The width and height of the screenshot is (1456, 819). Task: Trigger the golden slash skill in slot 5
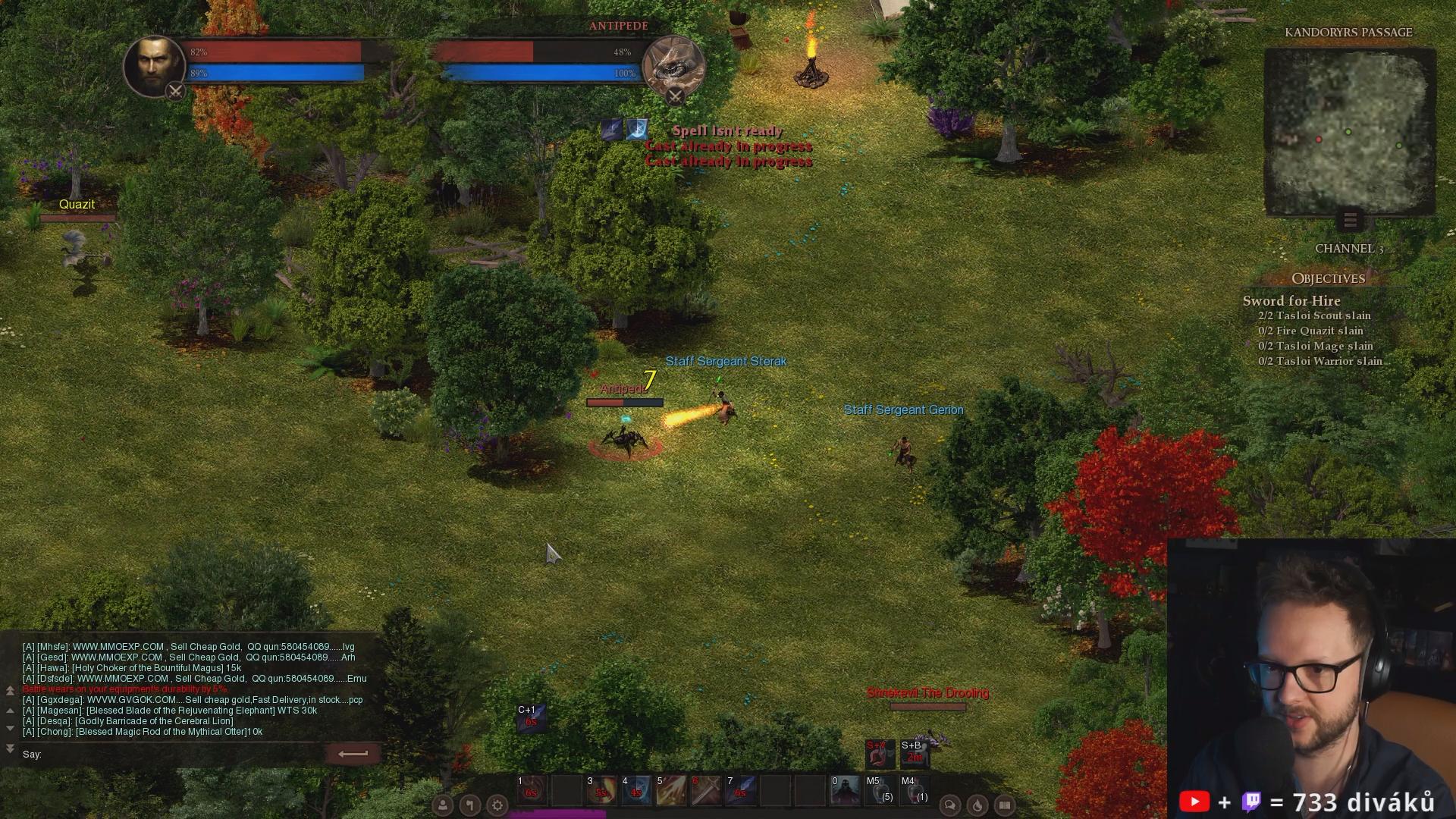pyautogui.click(x=671, y=790)
